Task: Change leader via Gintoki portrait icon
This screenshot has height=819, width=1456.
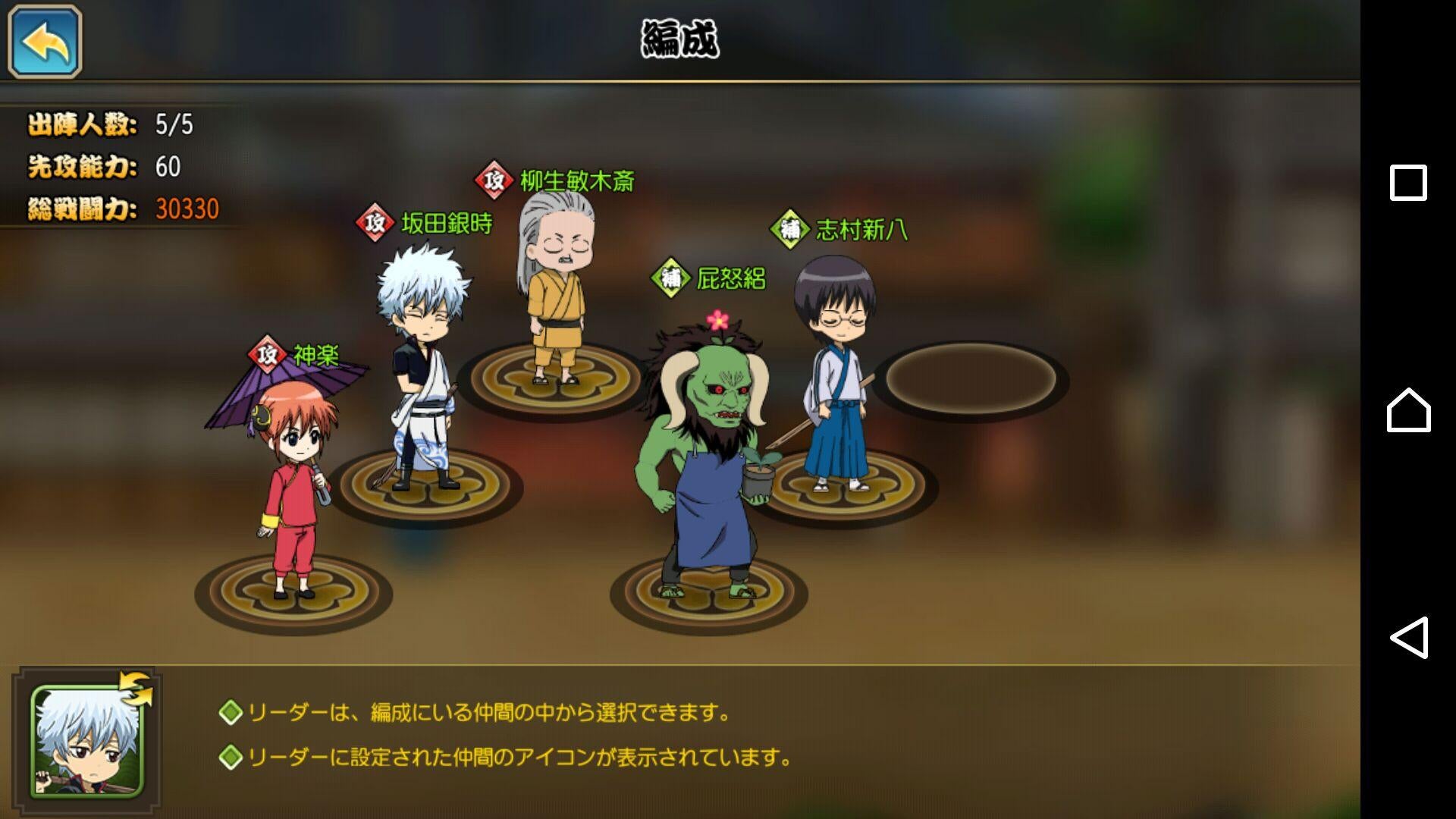Action: tap(87, 742)
